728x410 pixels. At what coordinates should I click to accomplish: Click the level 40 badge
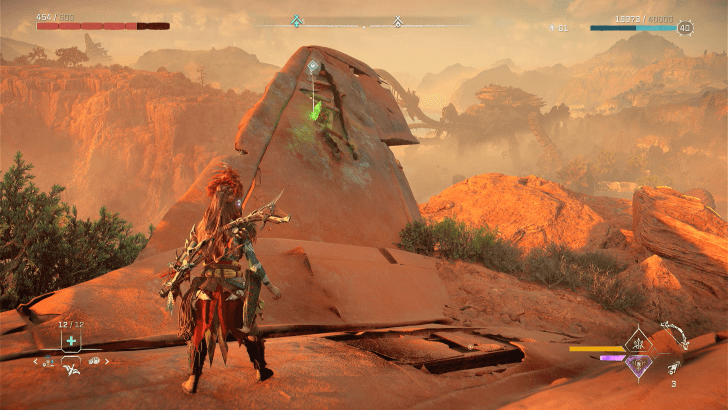coord(685,28)
